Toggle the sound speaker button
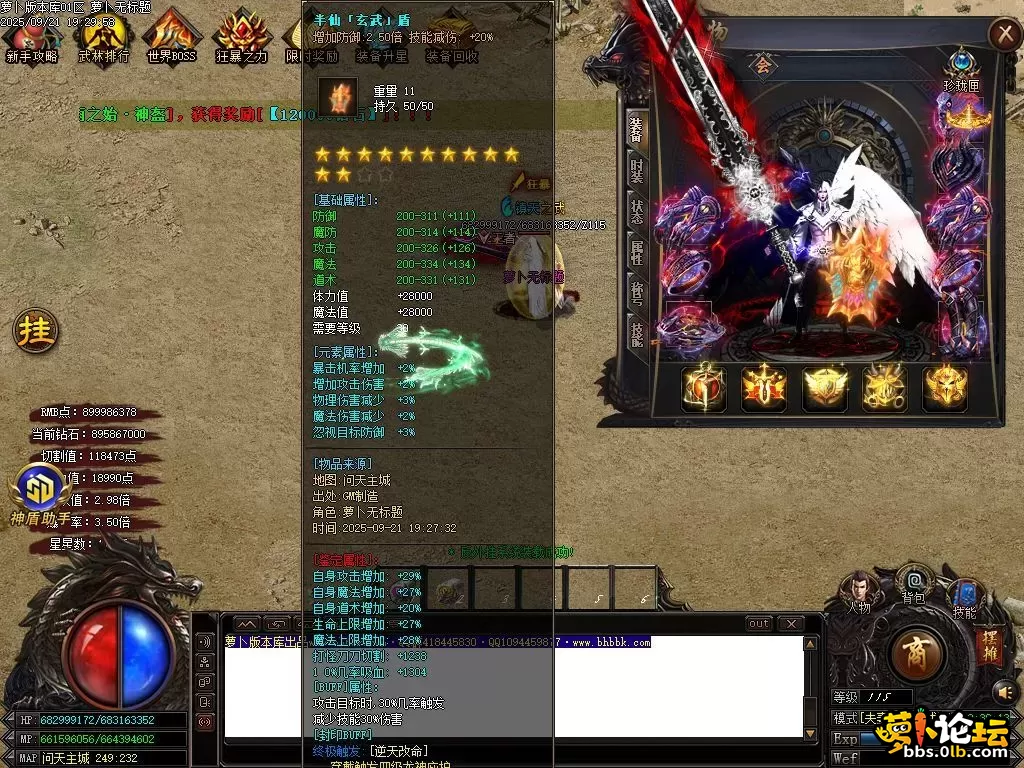 tap(1003, 691)
